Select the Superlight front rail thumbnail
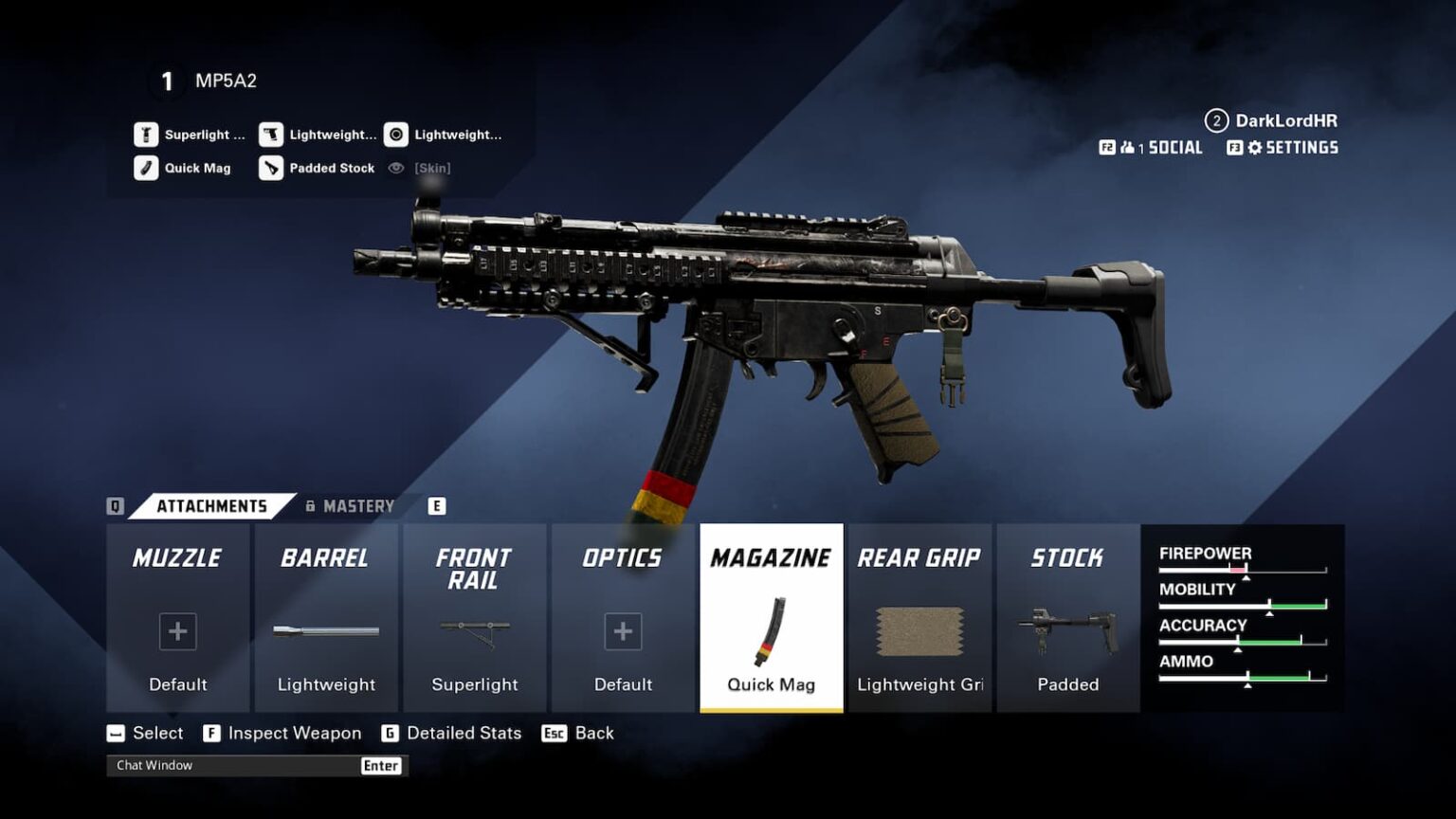 (474, 630)
